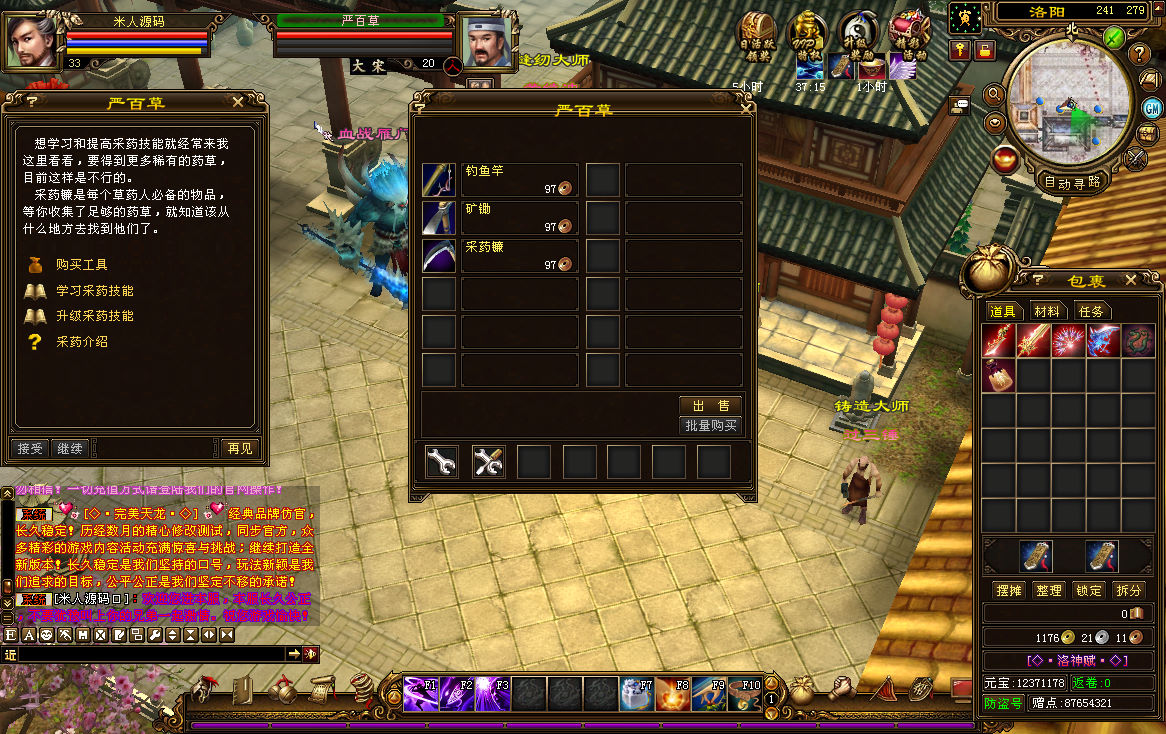Pick the 升级采药技能 option
Viewport: 1166px width, 734px height.
click(94, 316)
